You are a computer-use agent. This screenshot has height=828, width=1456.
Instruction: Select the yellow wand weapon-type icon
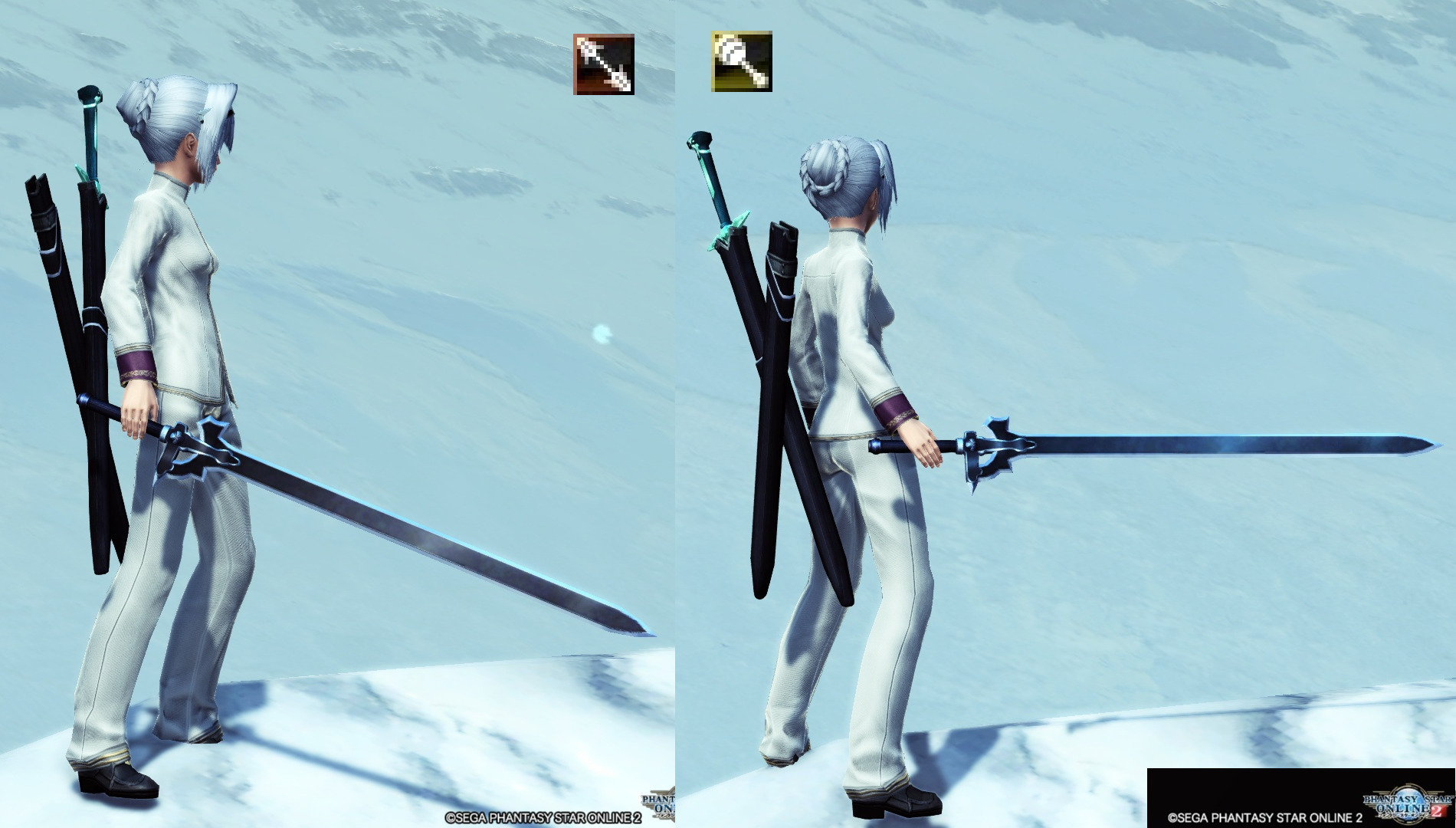click(741, 61)
